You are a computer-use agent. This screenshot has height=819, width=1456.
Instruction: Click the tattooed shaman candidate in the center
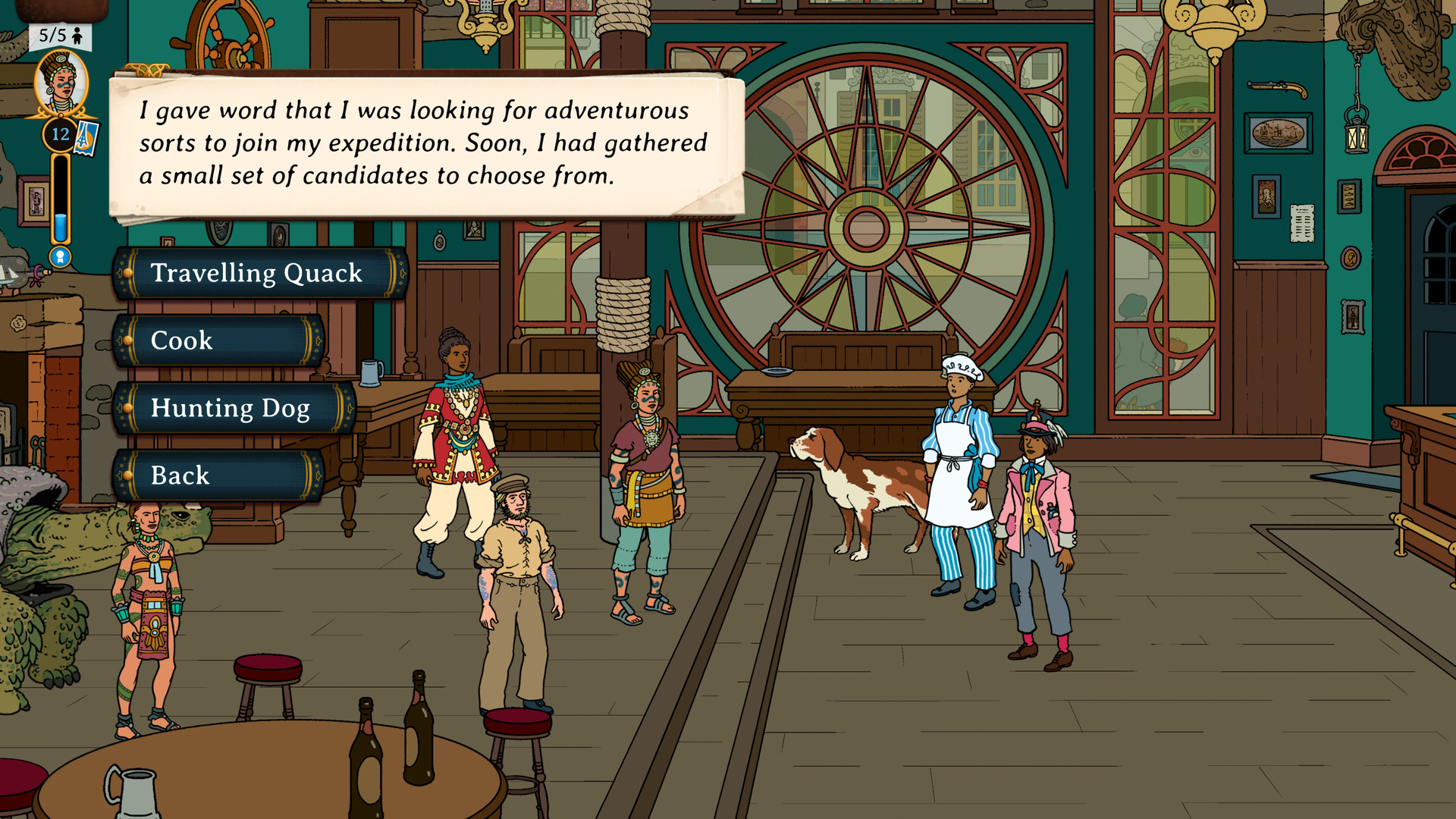pyautogui.click(x=645, y=485)
